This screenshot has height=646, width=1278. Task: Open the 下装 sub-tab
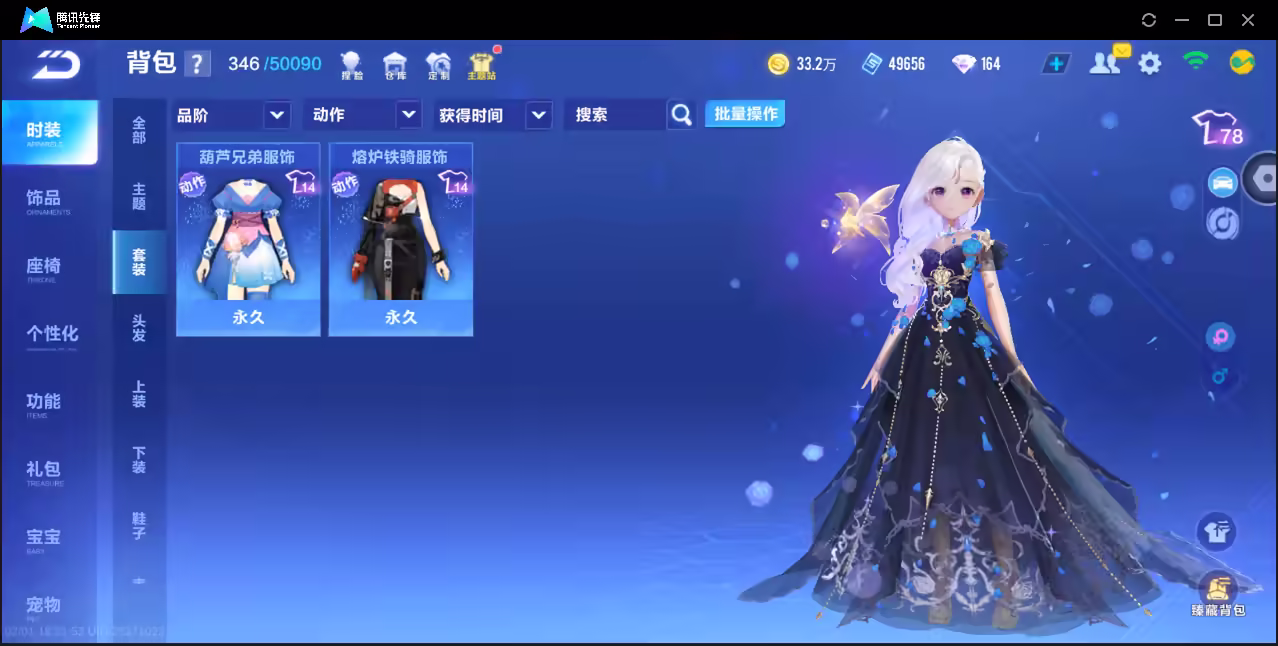click(x=139, y=460)
